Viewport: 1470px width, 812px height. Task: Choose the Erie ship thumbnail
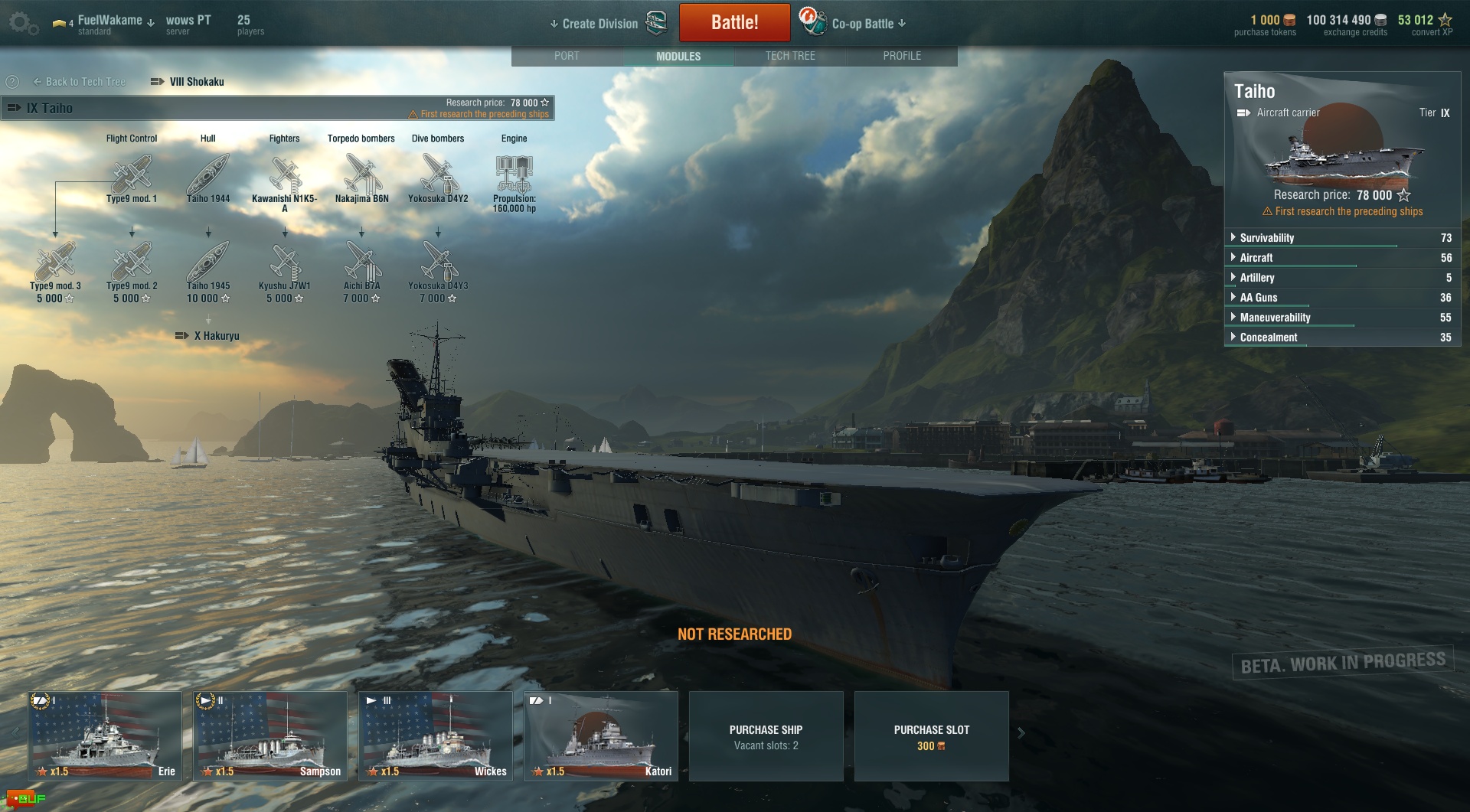pos(105,735)
